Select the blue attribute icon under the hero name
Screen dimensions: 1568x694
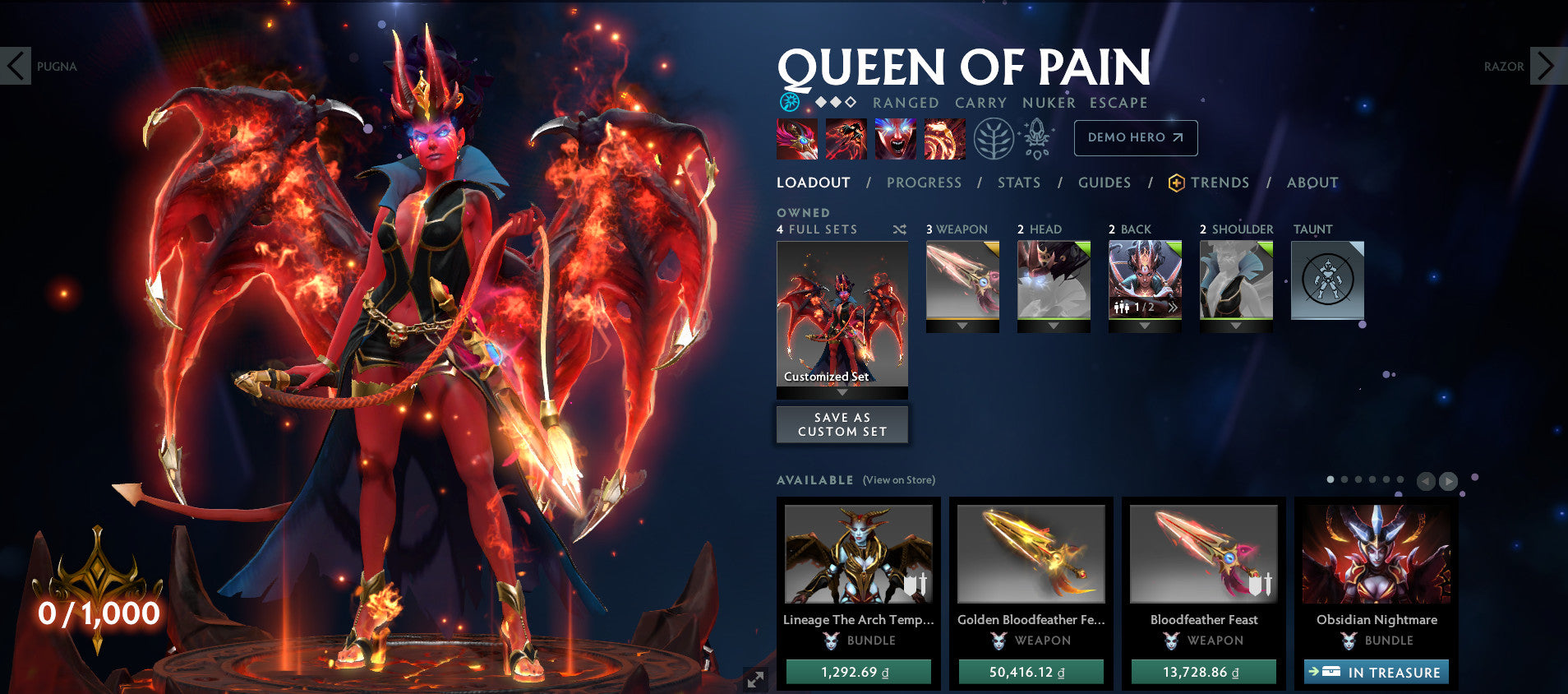click(x=788, y=102)
